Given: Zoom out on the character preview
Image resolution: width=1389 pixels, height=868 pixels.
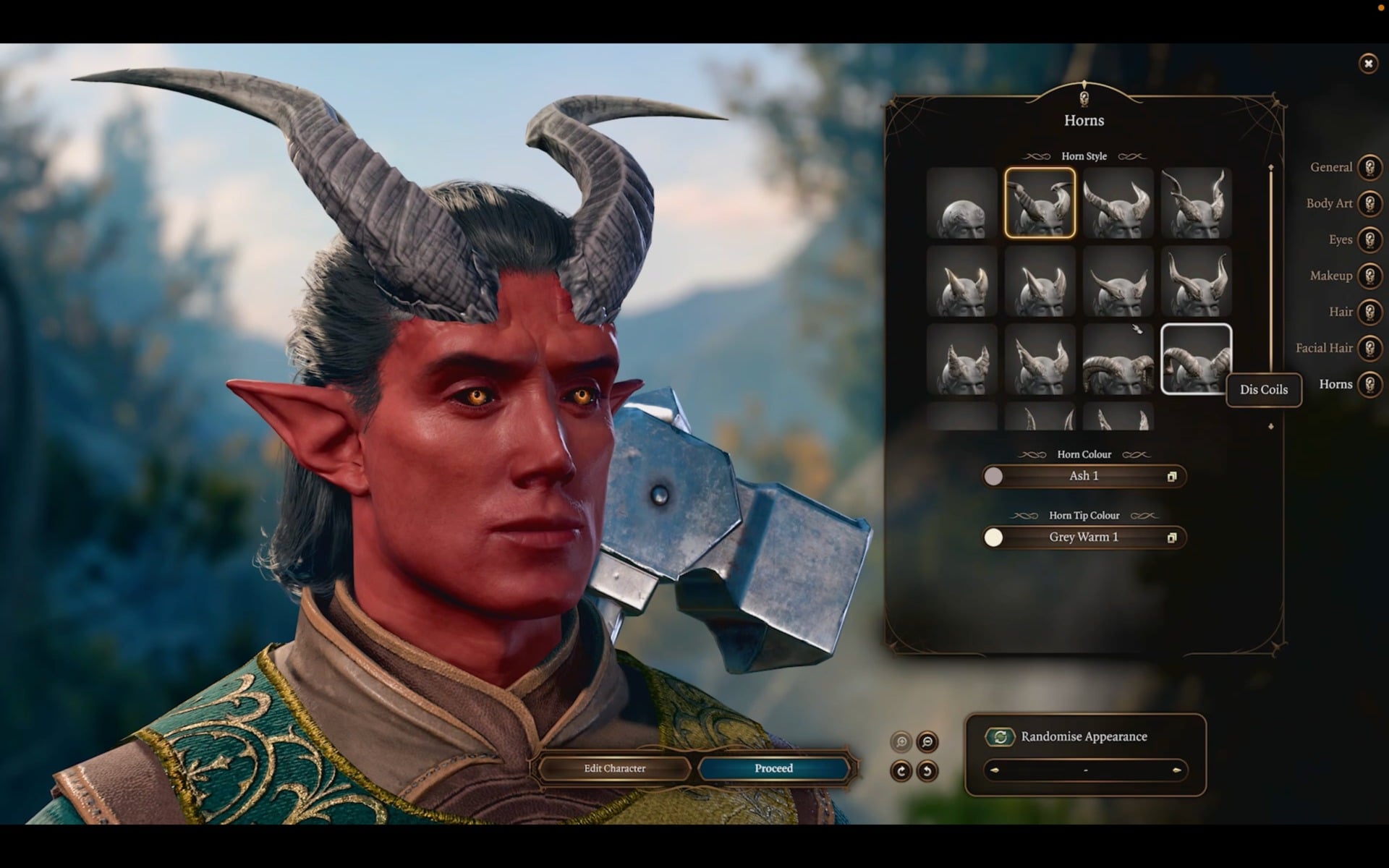Looking at the screenshot, I should [x=928, y=741].
